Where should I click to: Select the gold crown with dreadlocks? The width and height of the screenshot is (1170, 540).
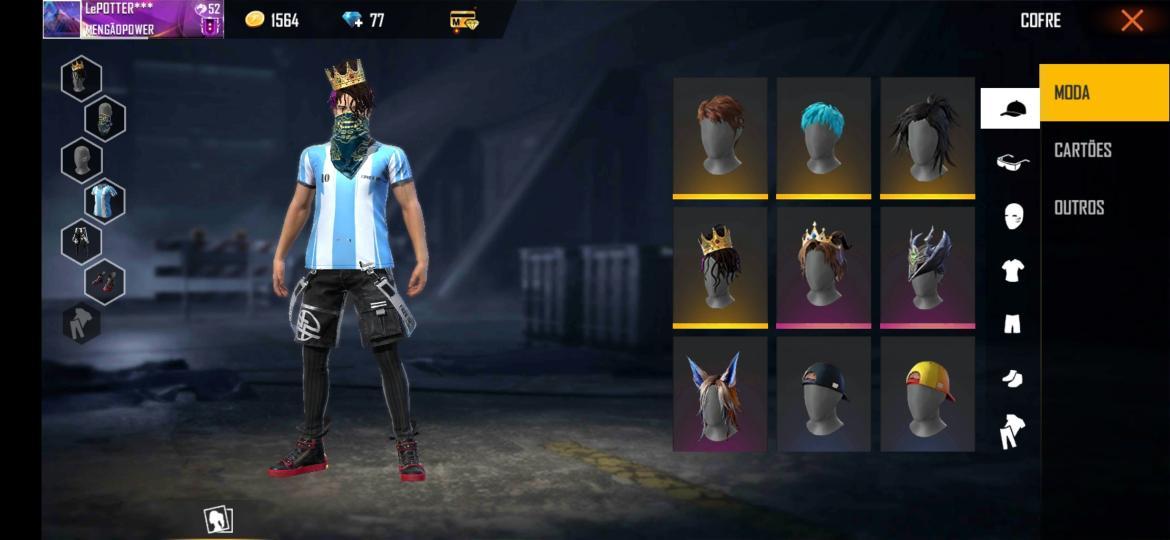(720, 266)
